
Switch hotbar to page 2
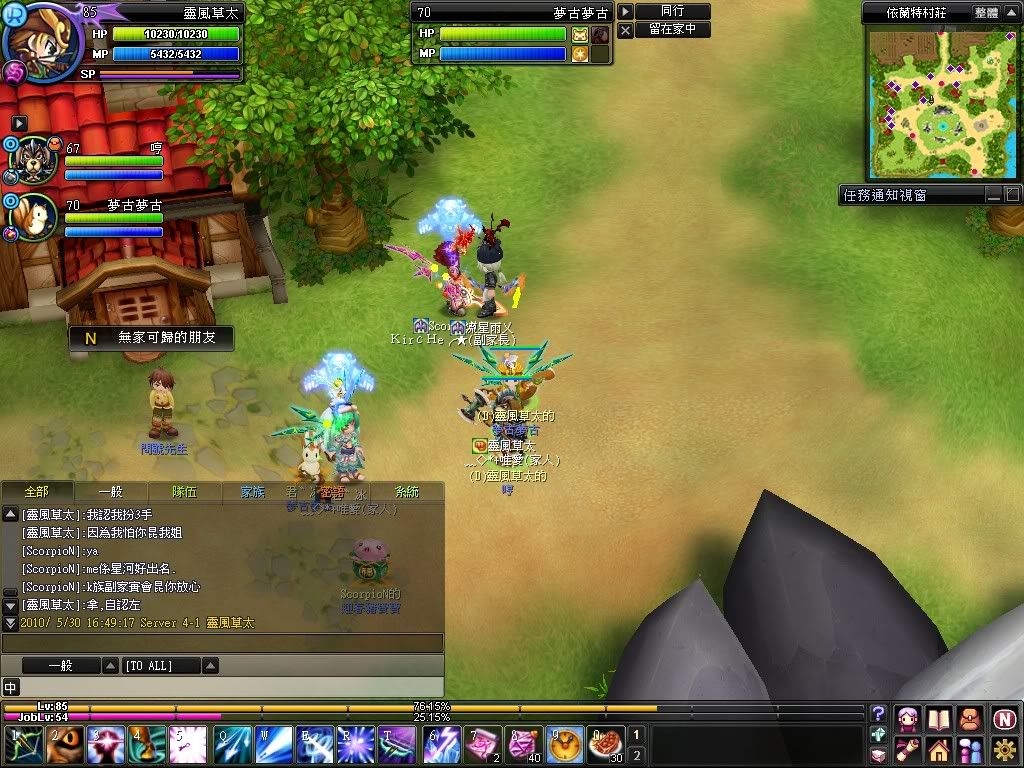[x=636, y=756]
